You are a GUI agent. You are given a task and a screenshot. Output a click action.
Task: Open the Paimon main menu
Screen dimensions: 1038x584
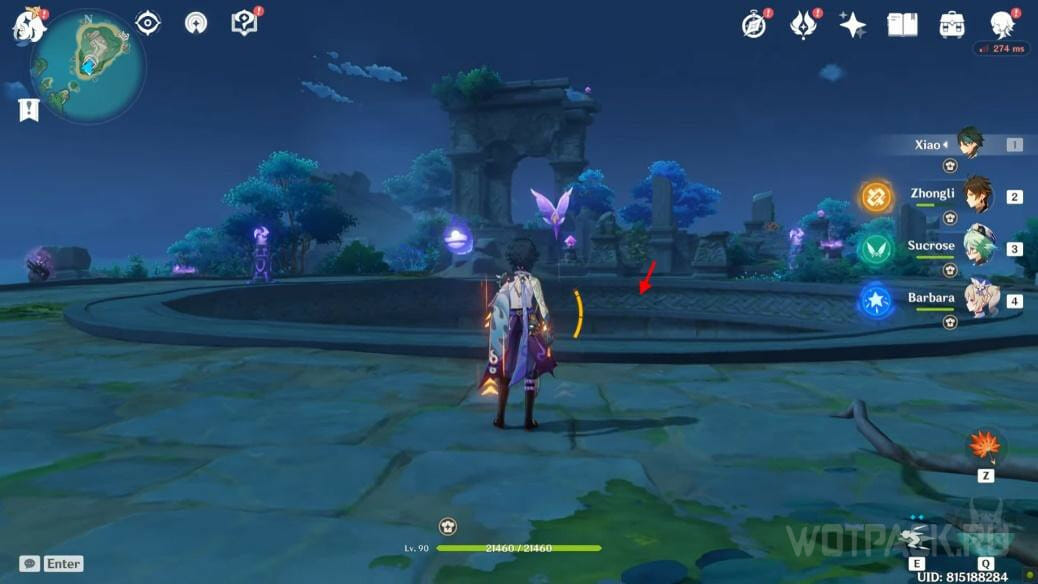(x=27, y=26)
